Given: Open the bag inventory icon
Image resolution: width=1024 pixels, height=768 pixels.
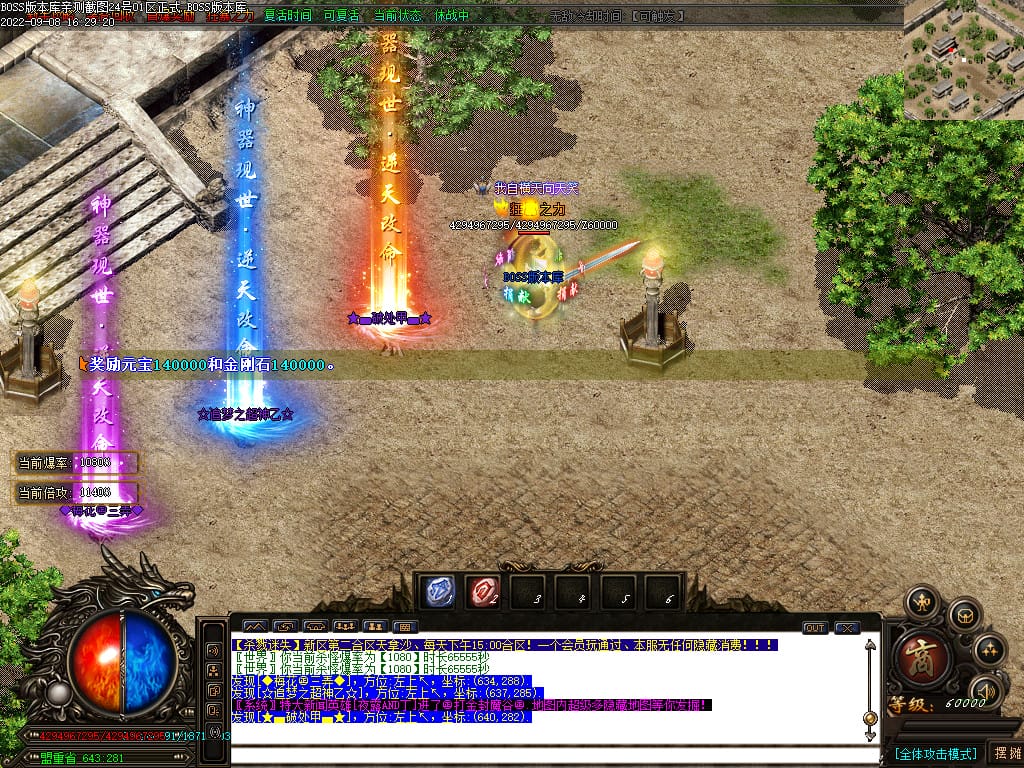Looking at the screenshot, I should coord(963,613).
